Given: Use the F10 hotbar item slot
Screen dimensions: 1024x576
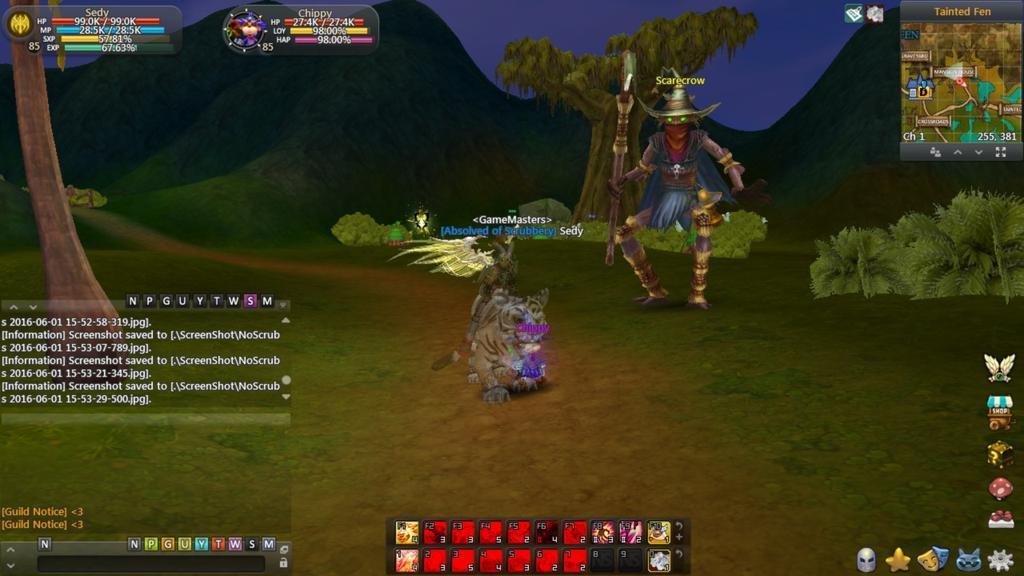Looking at the screenshot, I should (x=658, y=532).
